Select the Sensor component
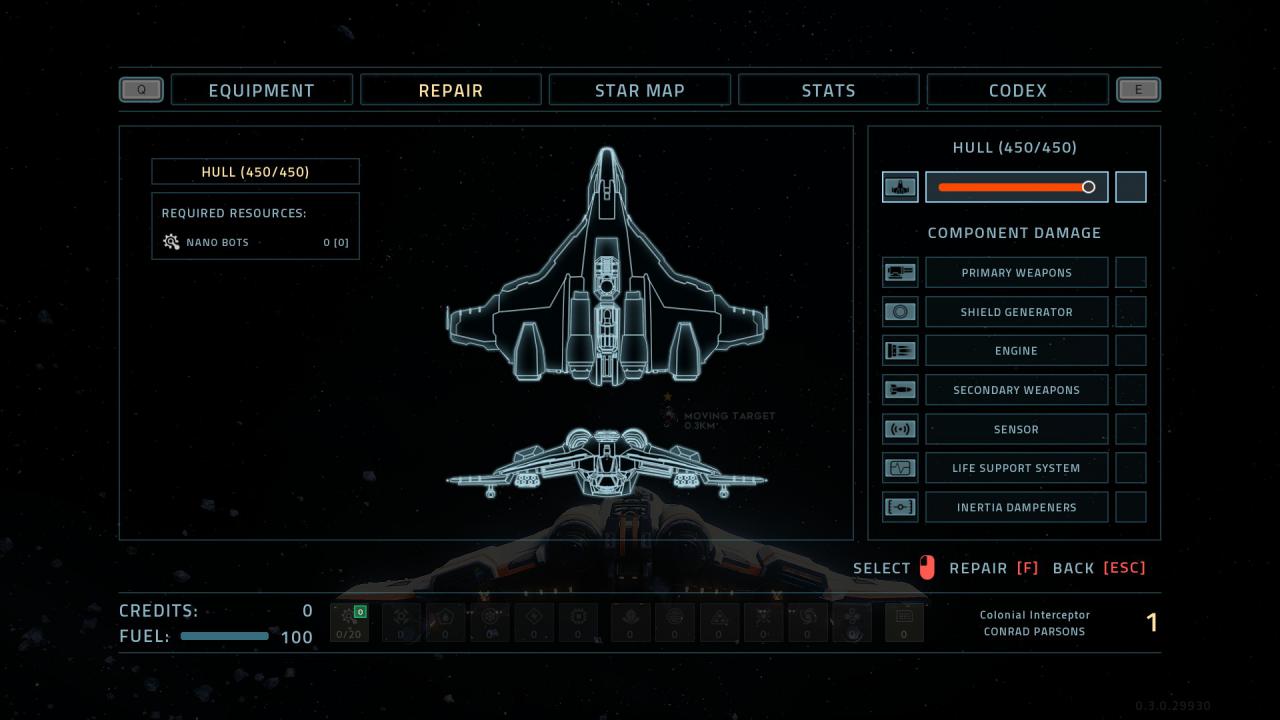The image size is (1280, 720). pos(1016,429)
